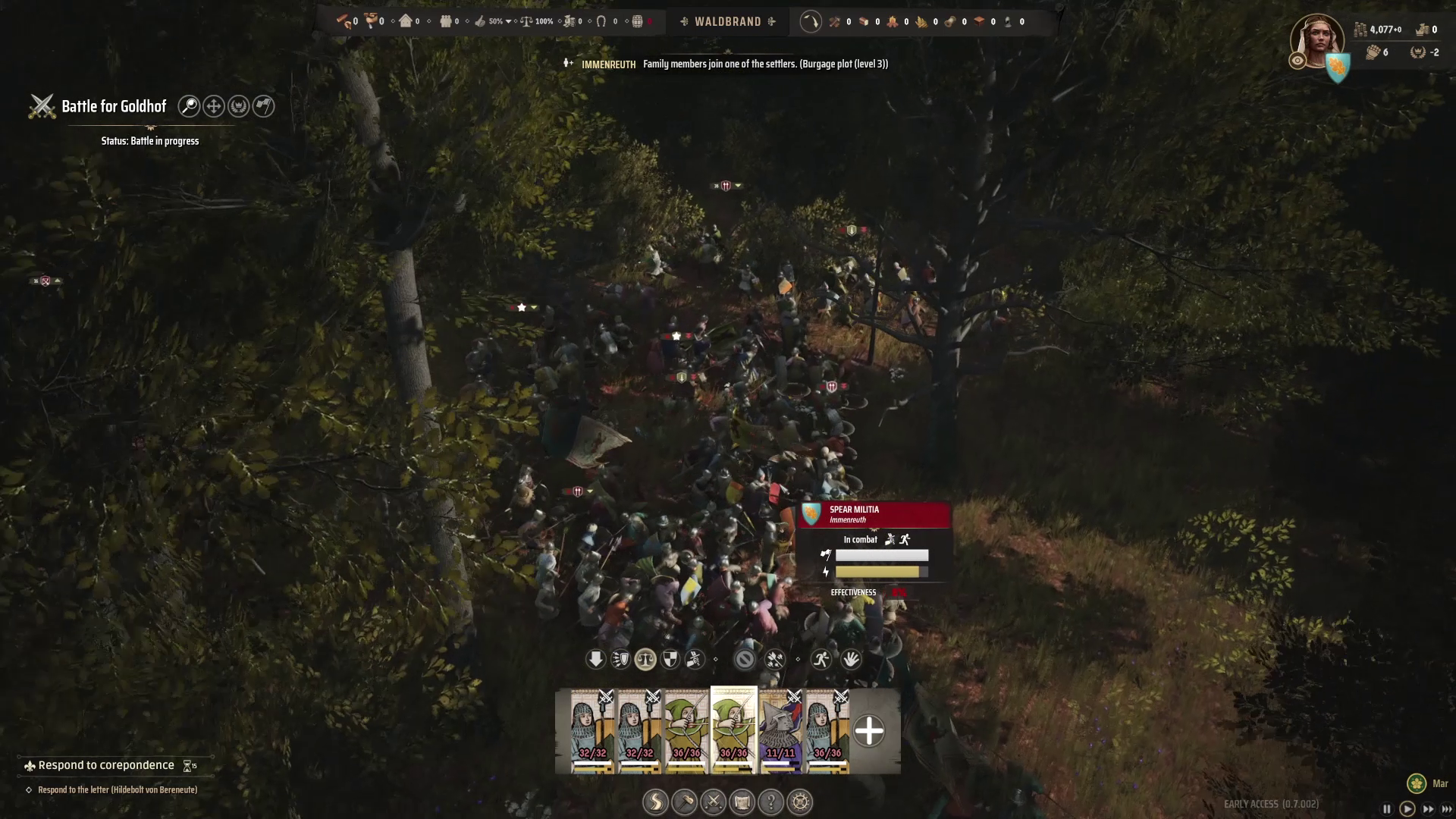Activate the raised hand halt command
1456x819 pixels.
point(851,659)
